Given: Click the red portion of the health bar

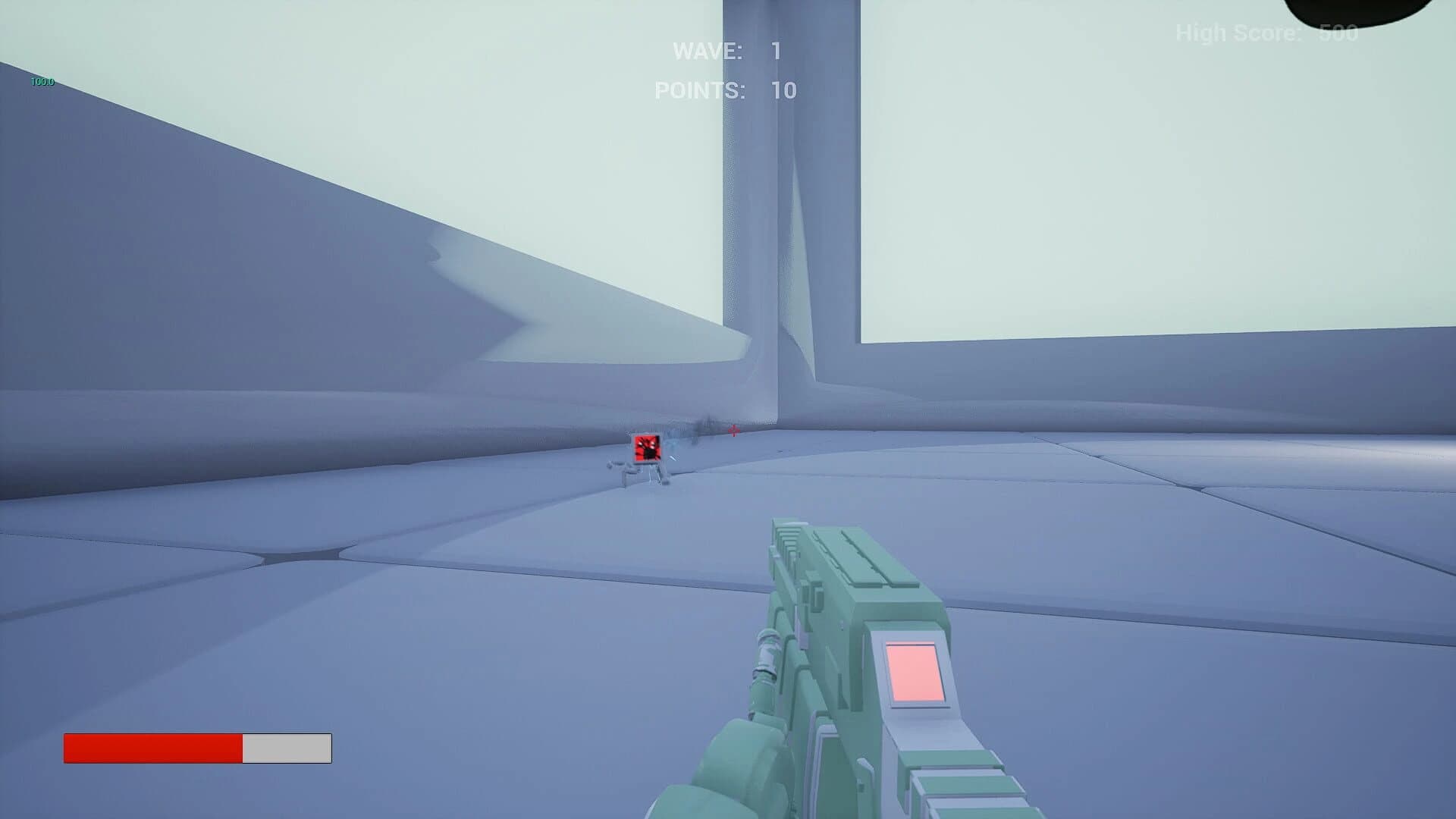Looking at the screenshot, I should 152,749.
